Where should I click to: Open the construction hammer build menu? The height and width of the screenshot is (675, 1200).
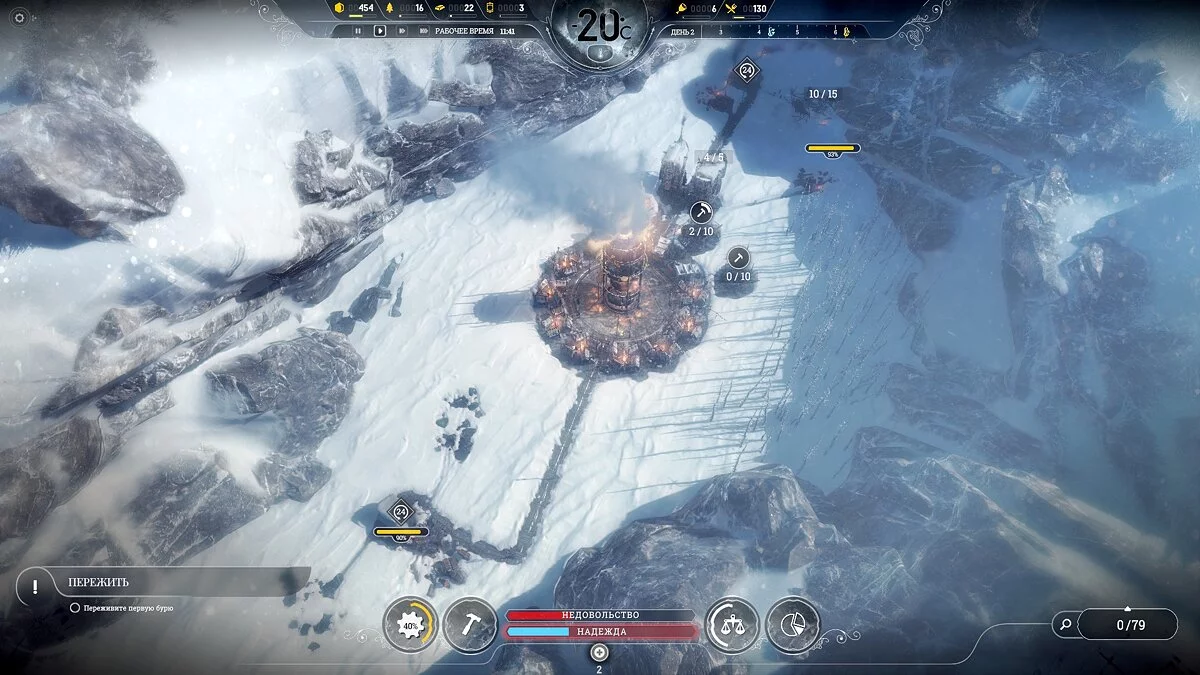click(470, 625)
